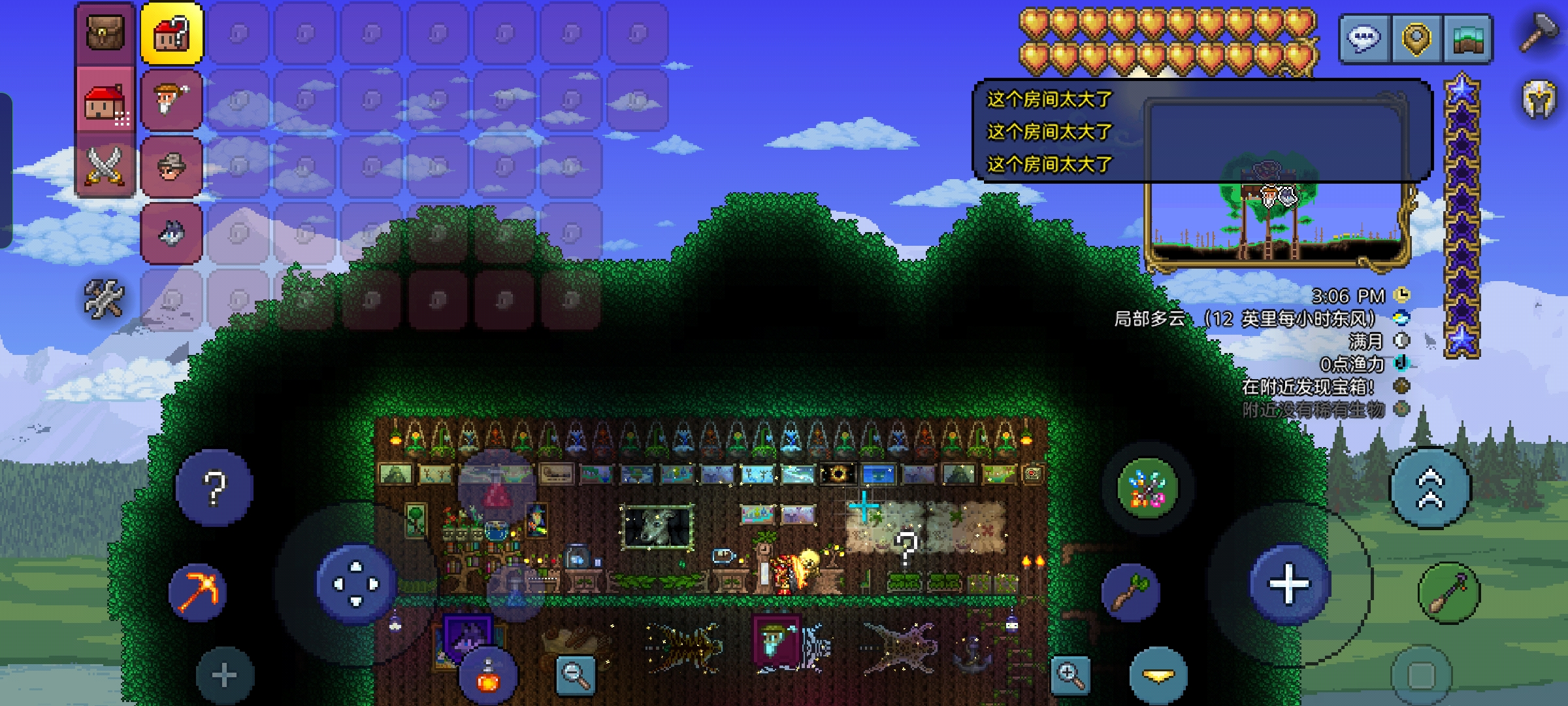The image size is (1568, 706).
Task: Tap the round question mark button
Action: click(214, 488)
